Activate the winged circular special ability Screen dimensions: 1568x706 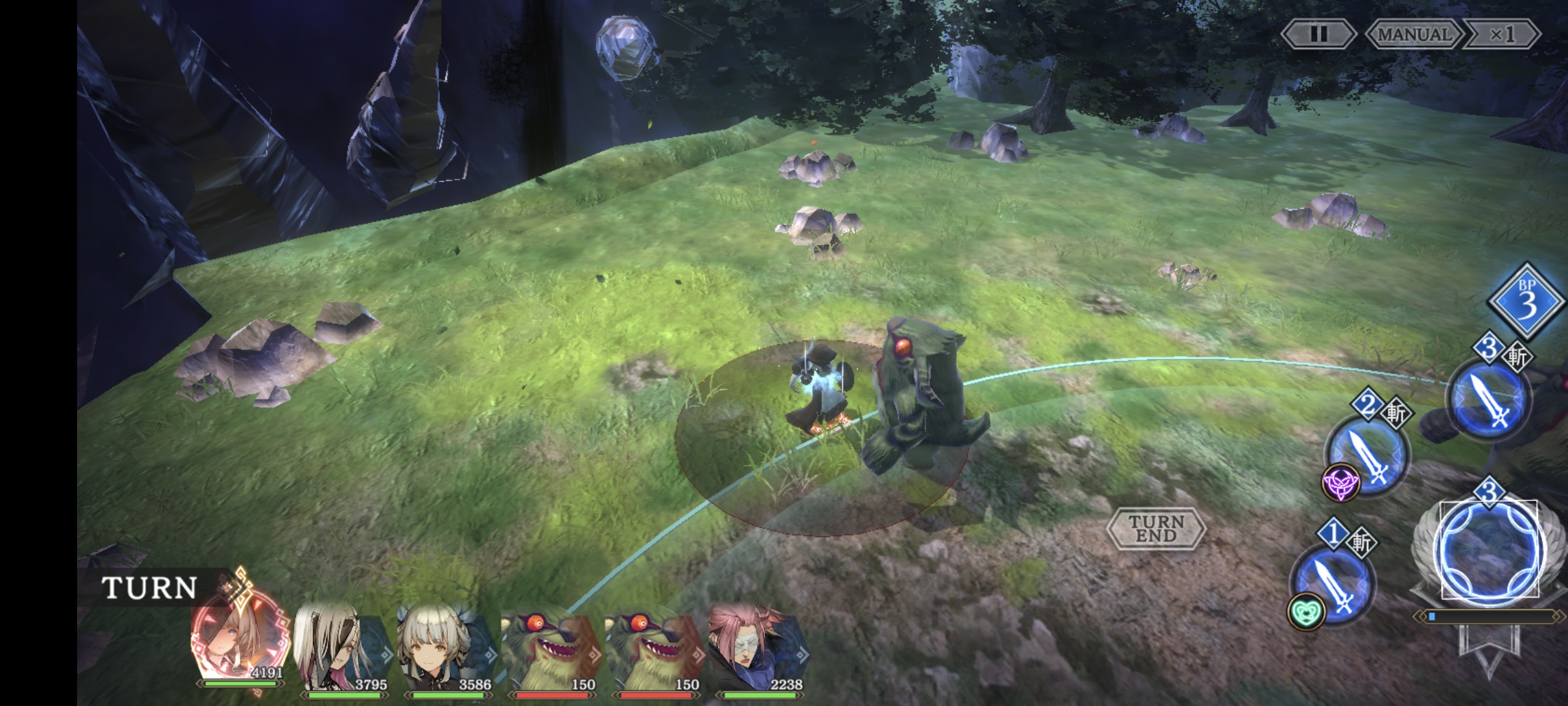tap(1490, 552)
